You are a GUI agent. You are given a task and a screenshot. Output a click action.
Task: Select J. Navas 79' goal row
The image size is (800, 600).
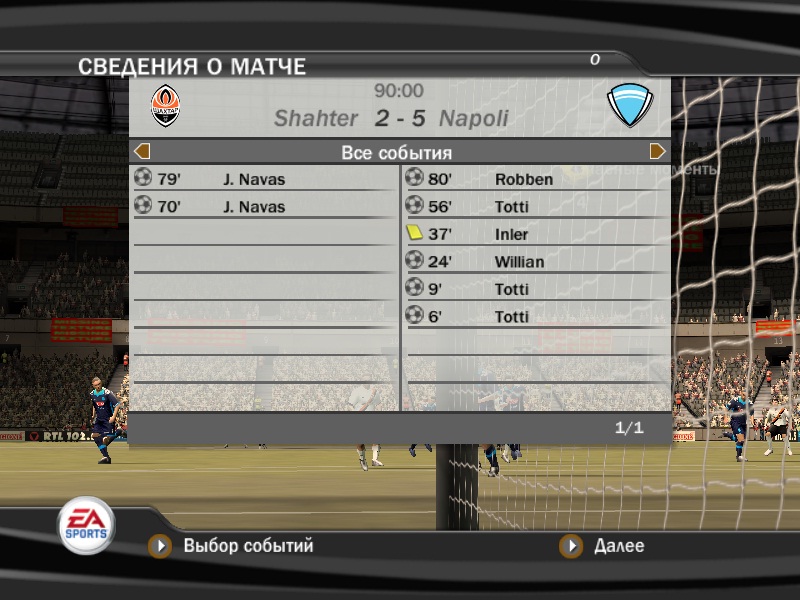tap(264, 180)
